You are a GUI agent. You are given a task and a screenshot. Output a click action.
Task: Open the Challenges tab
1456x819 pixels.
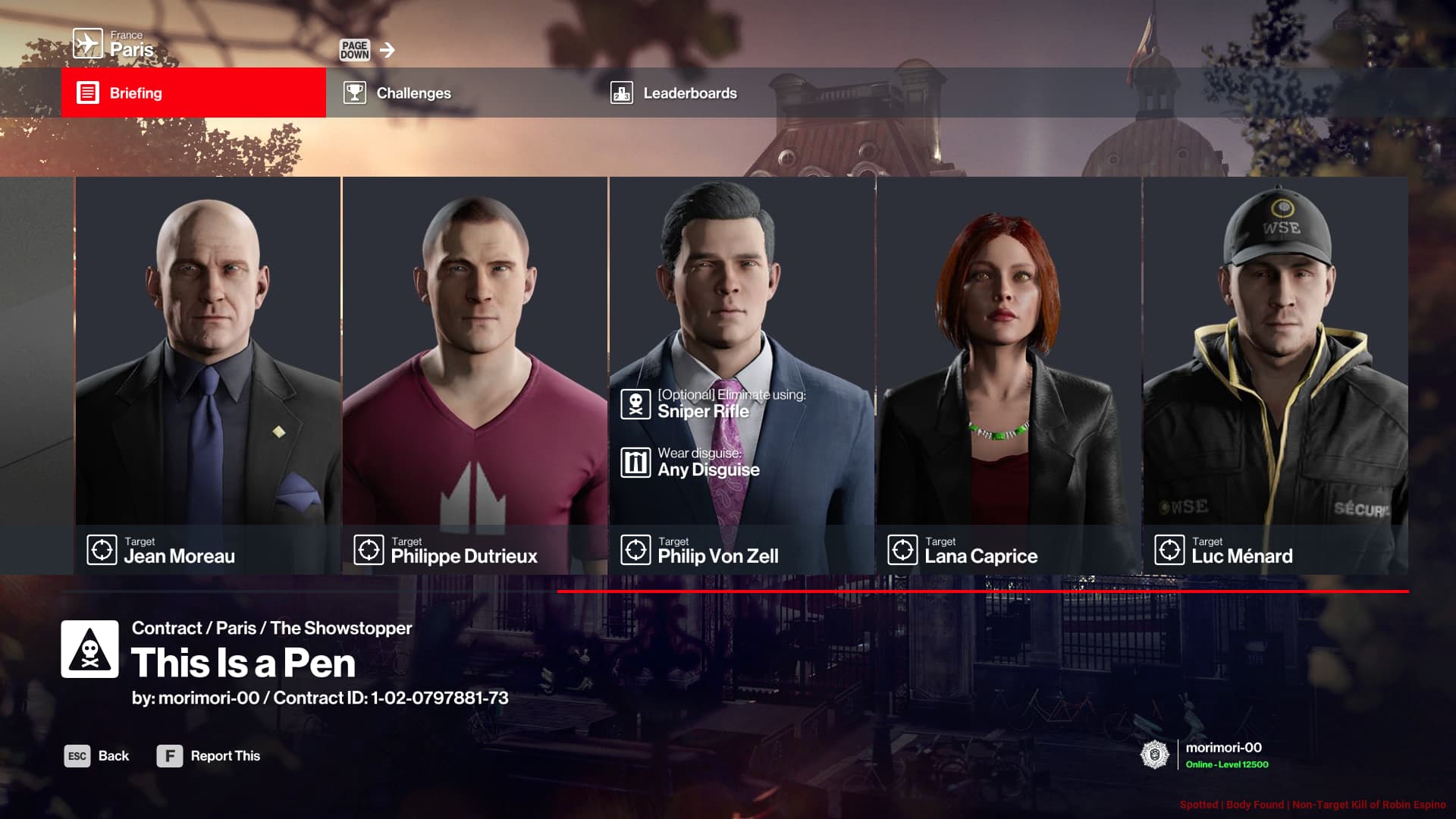[x=458, y=93]
